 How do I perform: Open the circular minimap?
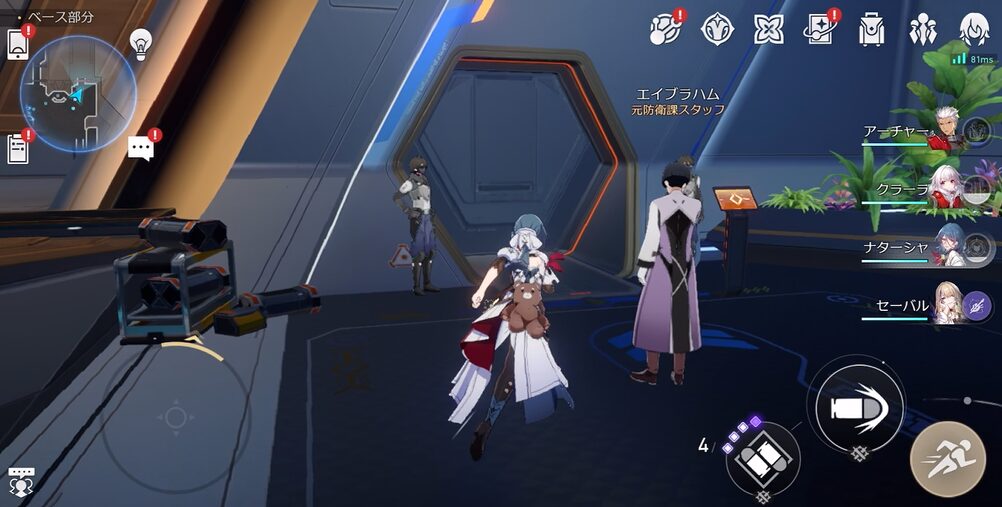78,94
